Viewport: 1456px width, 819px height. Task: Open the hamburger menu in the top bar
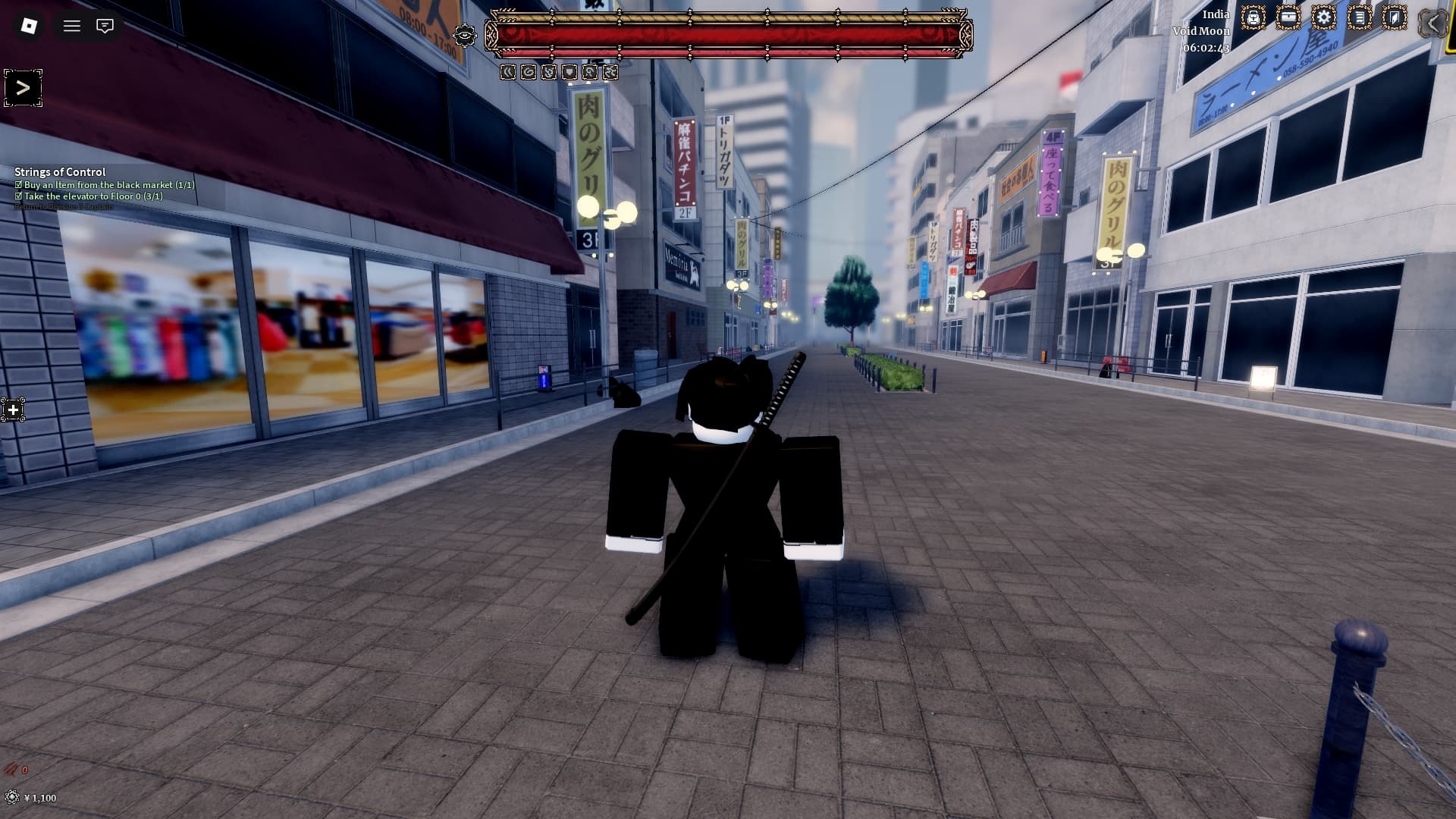click(72, 26)
